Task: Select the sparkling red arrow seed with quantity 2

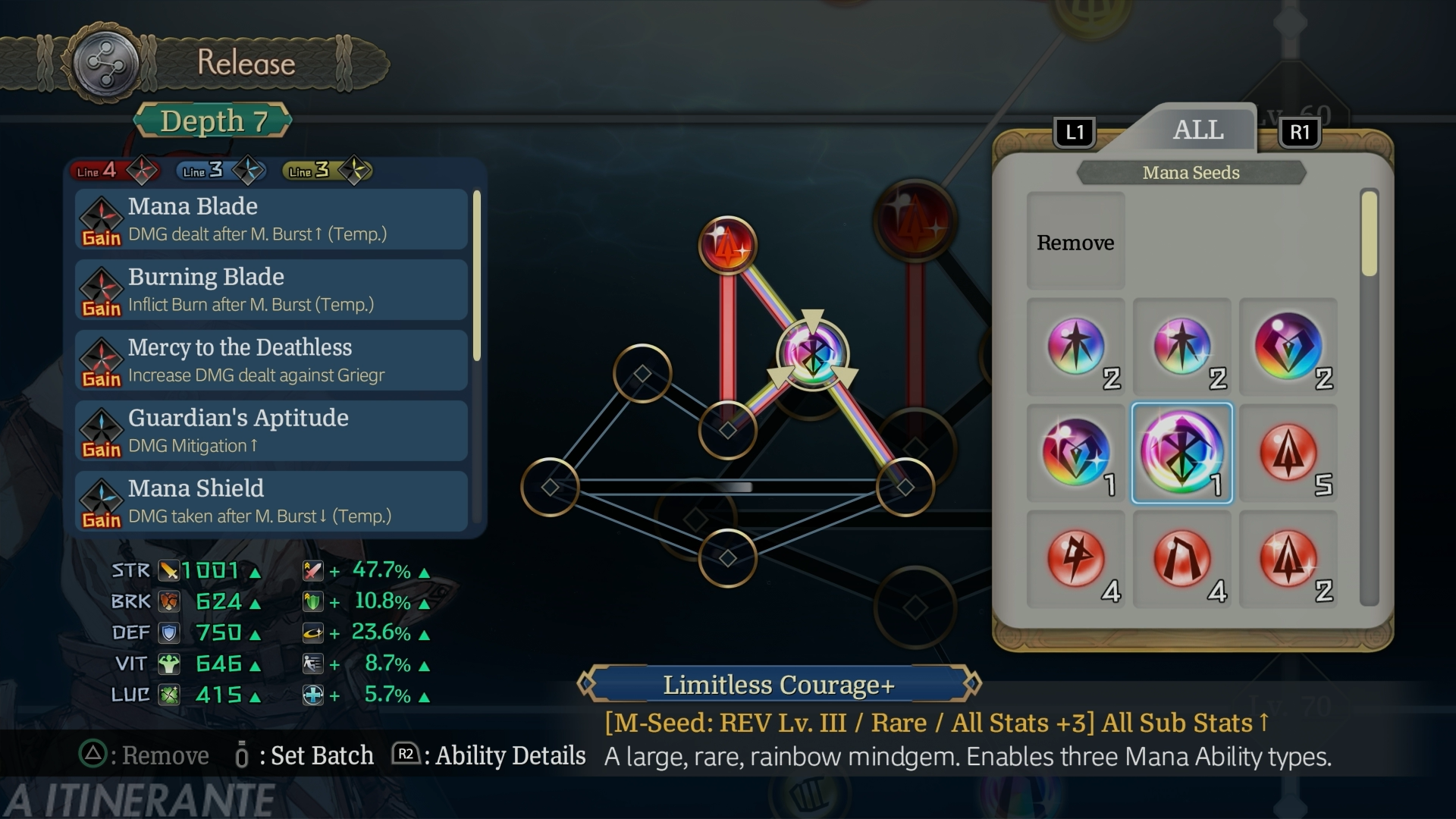Action: [x=1288, y=560]
